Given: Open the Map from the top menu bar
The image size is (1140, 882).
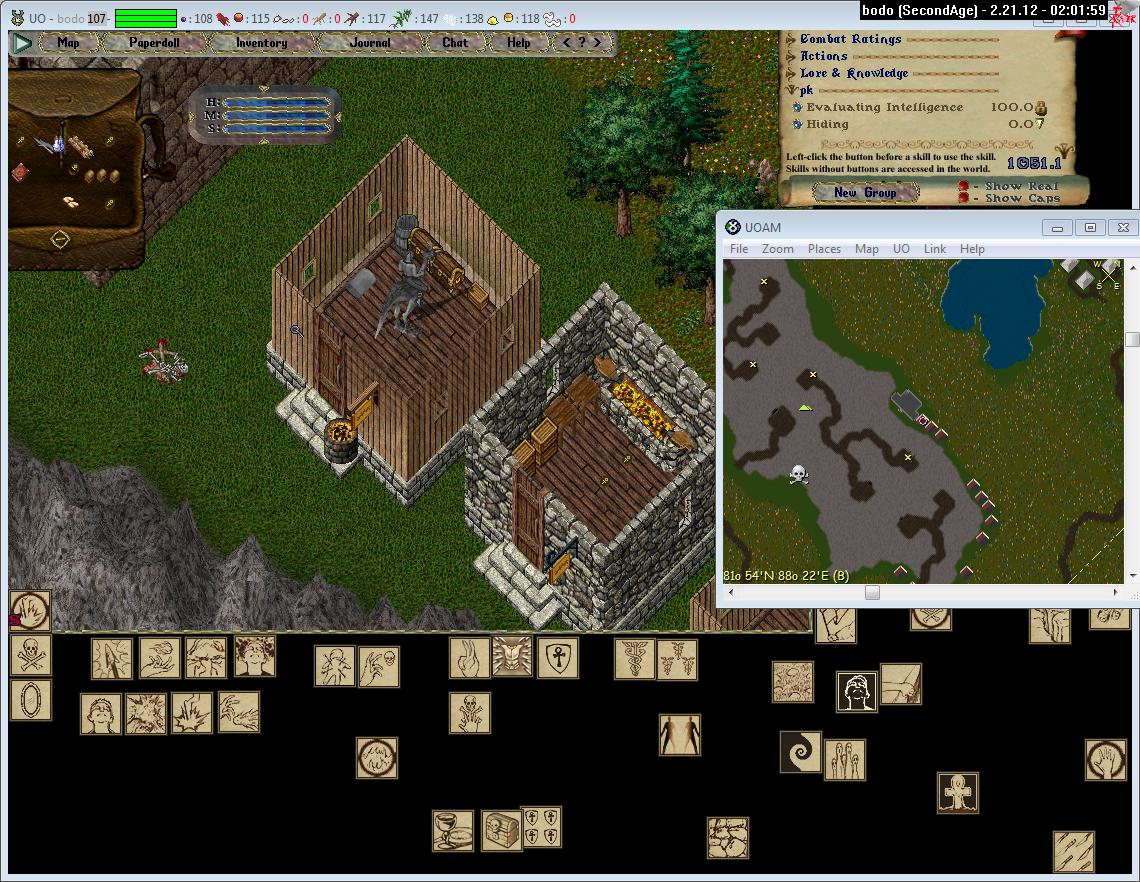Looking at the screenshot, I should click(68, 43).
